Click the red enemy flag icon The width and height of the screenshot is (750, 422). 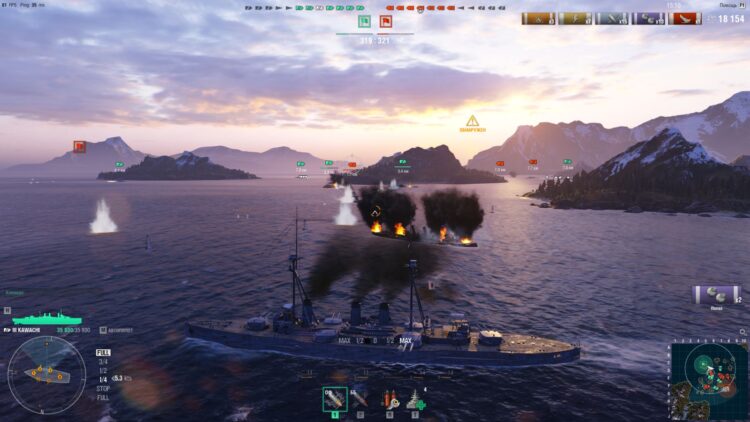click(386, 21)
